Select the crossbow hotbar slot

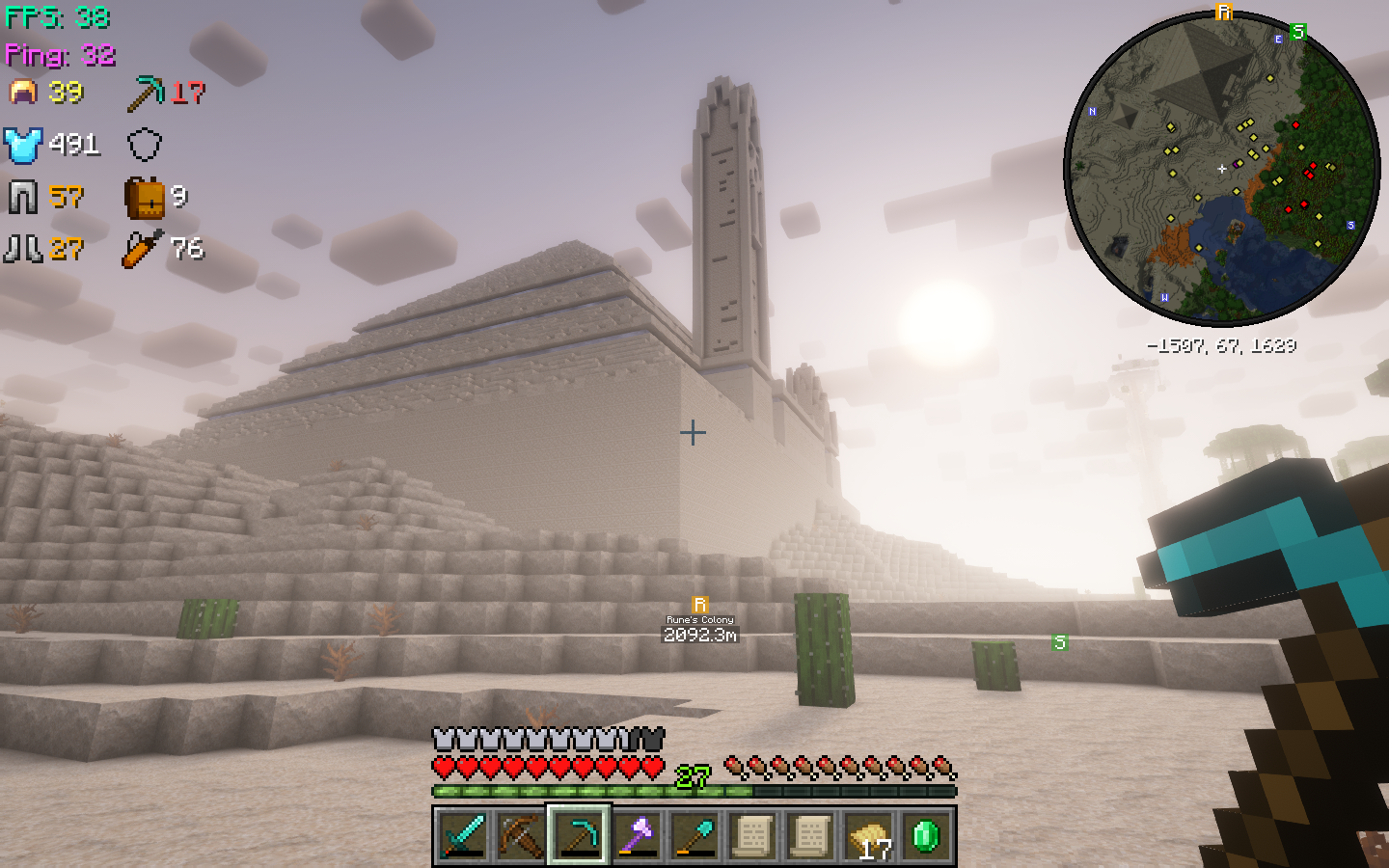[519, 837]
